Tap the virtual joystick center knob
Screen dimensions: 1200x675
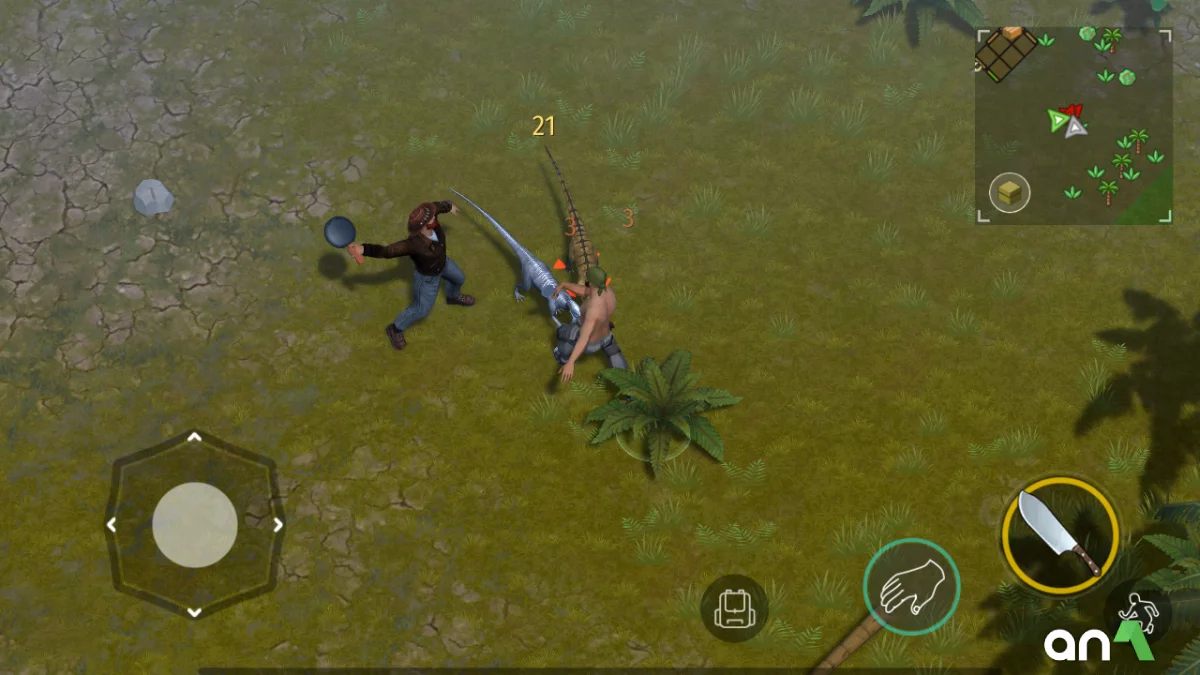(195, 525)
